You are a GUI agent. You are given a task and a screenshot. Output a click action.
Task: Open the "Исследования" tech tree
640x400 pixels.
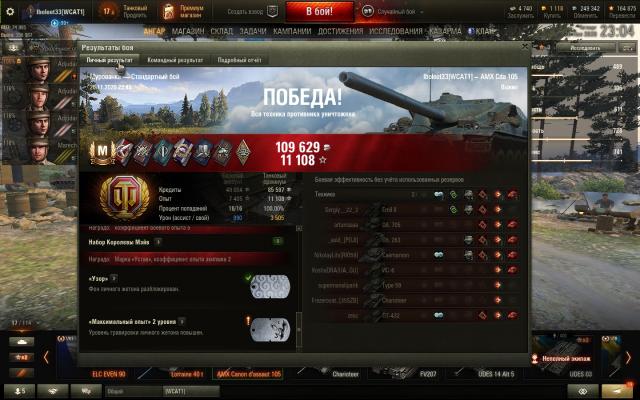click(x=397, y=31)
